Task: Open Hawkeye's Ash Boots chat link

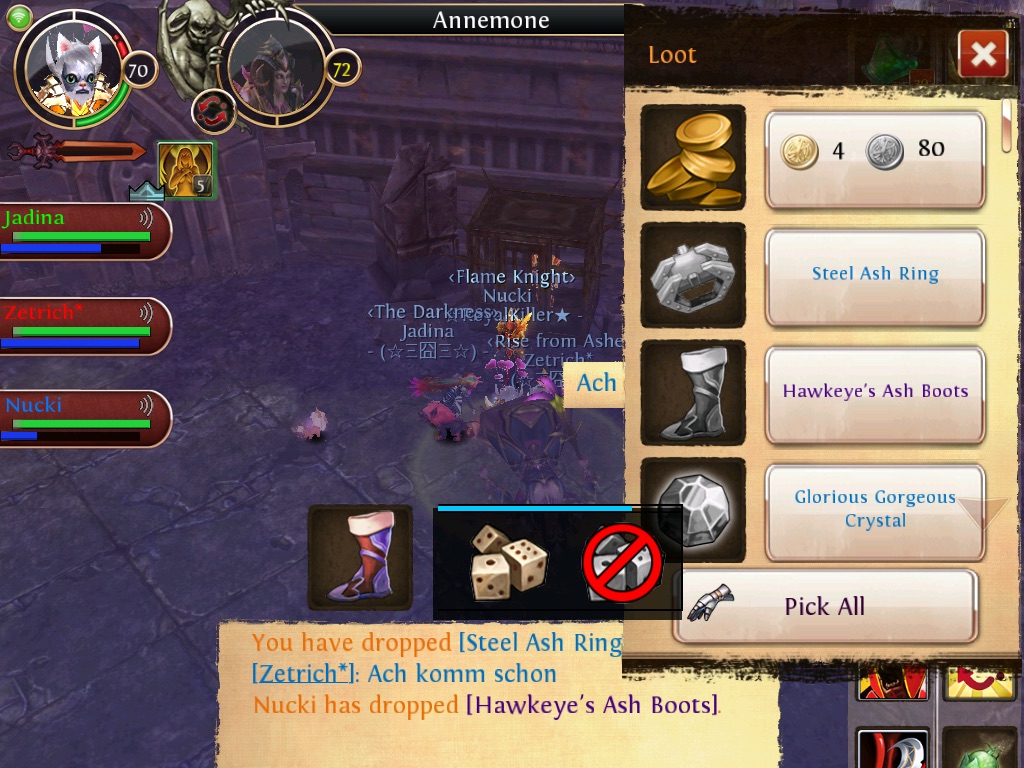Action: 592,705
